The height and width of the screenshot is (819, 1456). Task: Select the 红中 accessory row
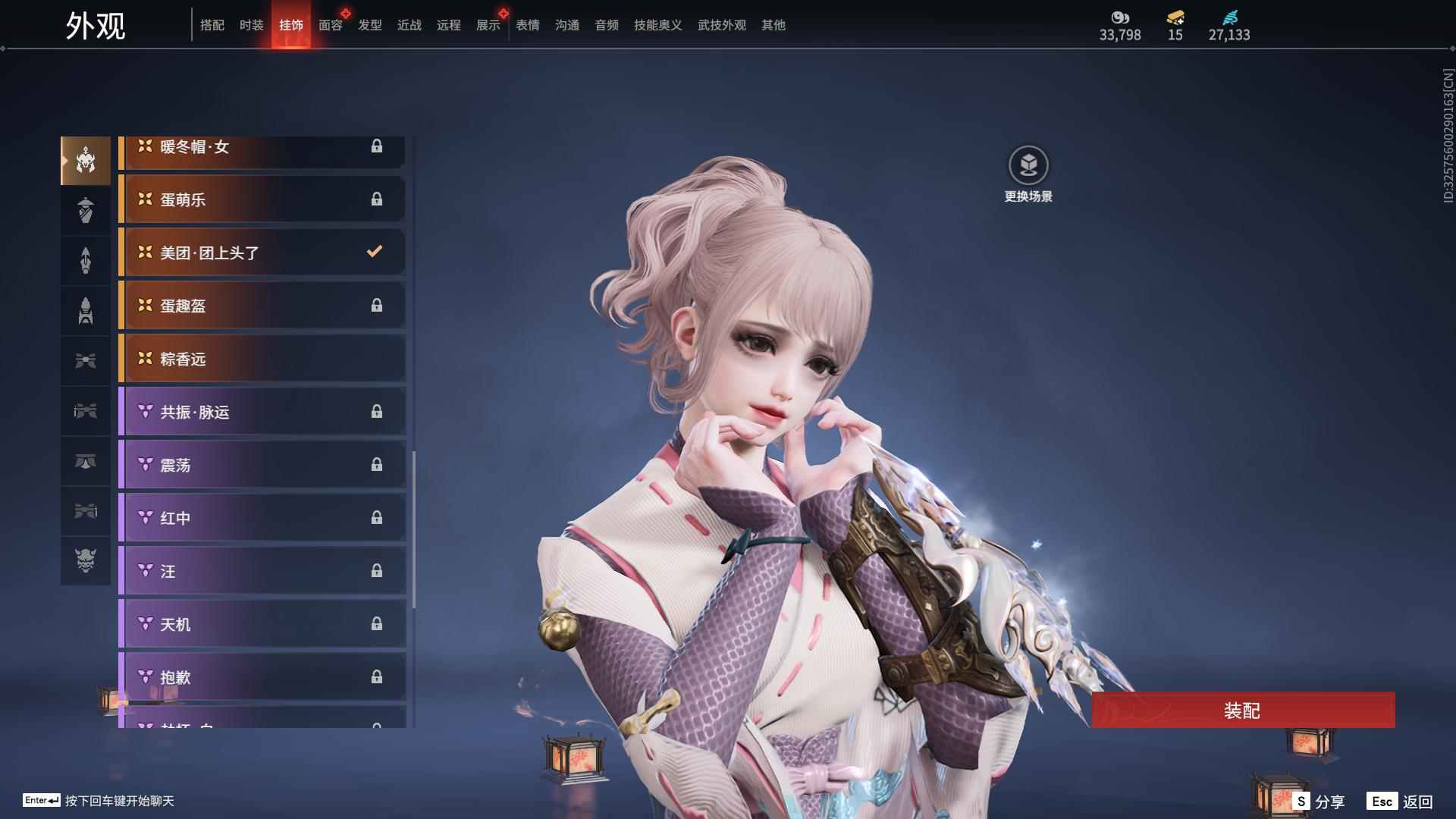(262, 518)
